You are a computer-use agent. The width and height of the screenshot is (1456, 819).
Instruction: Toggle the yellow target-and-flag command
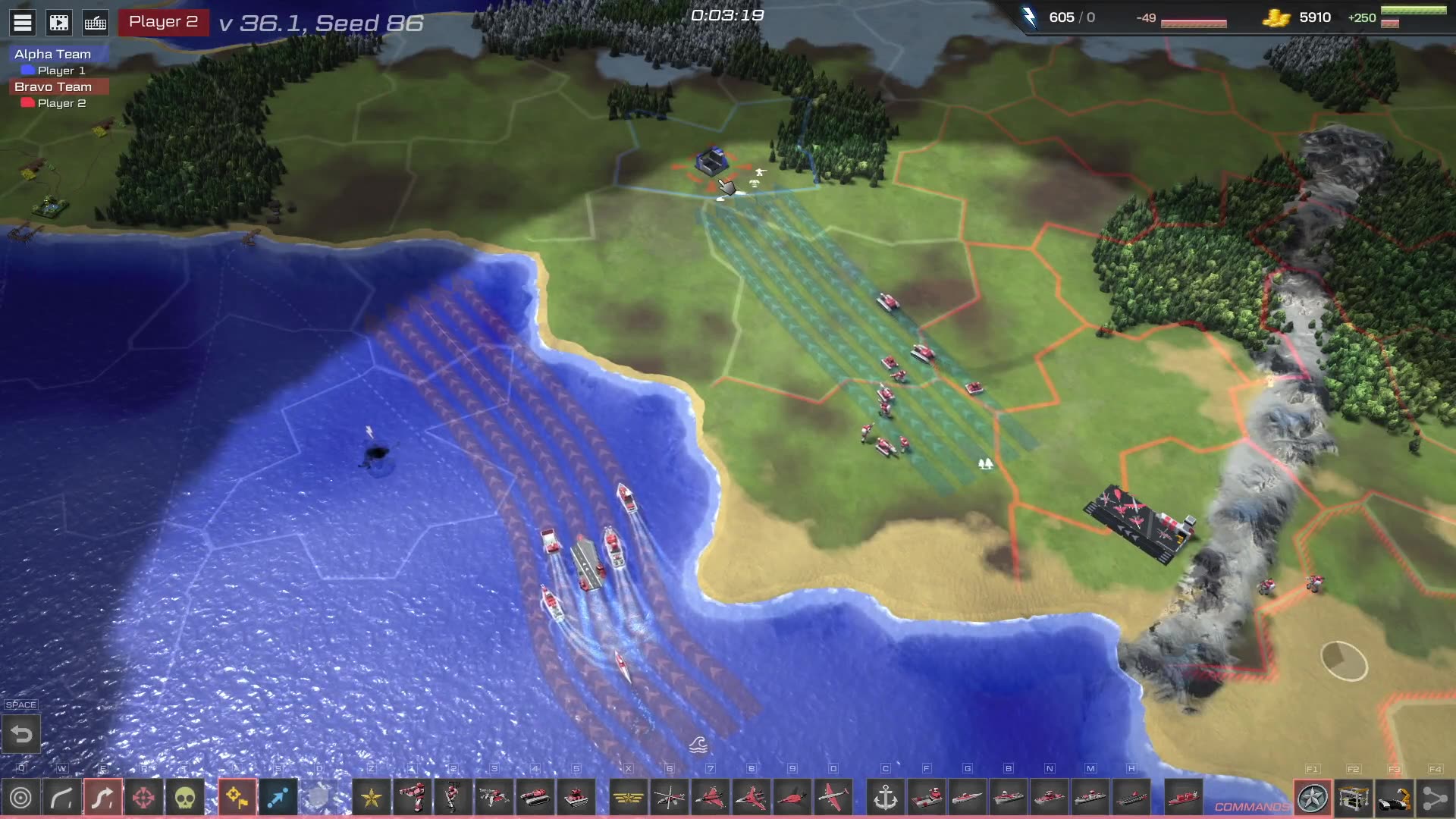[x=237, y=798]
